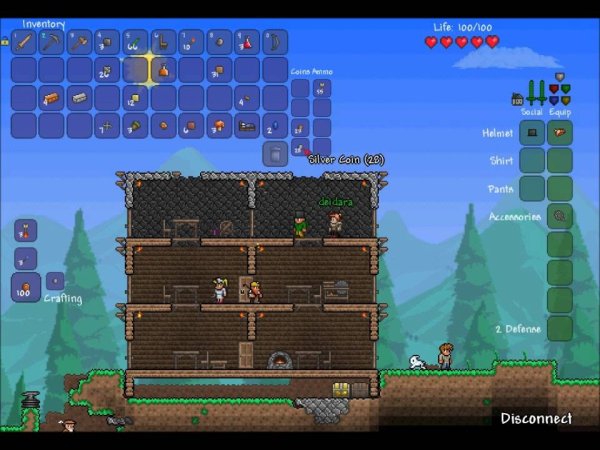
Task: Choose the wooden hammer hotbar slot
Action: point(79,42)
